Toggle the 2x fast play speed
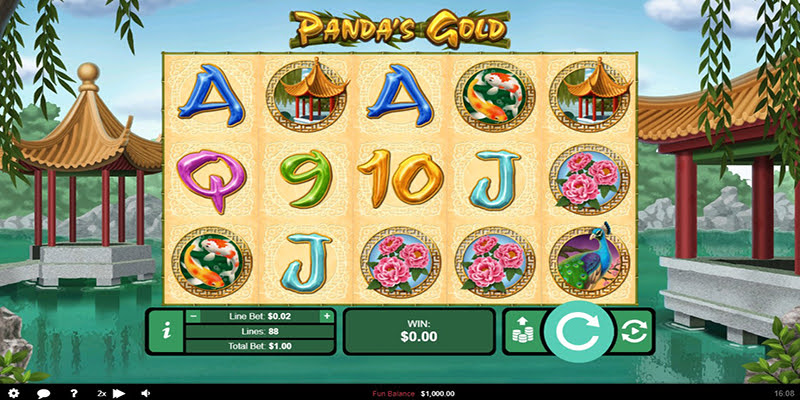800x400 pixels. [x=110, y=393]
